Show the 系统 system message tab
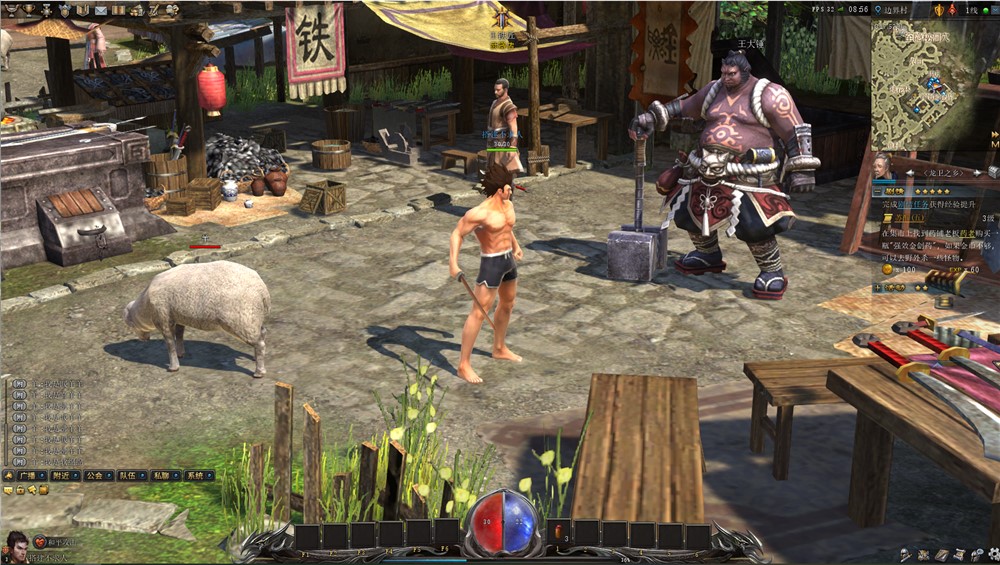 click(197, 476)
